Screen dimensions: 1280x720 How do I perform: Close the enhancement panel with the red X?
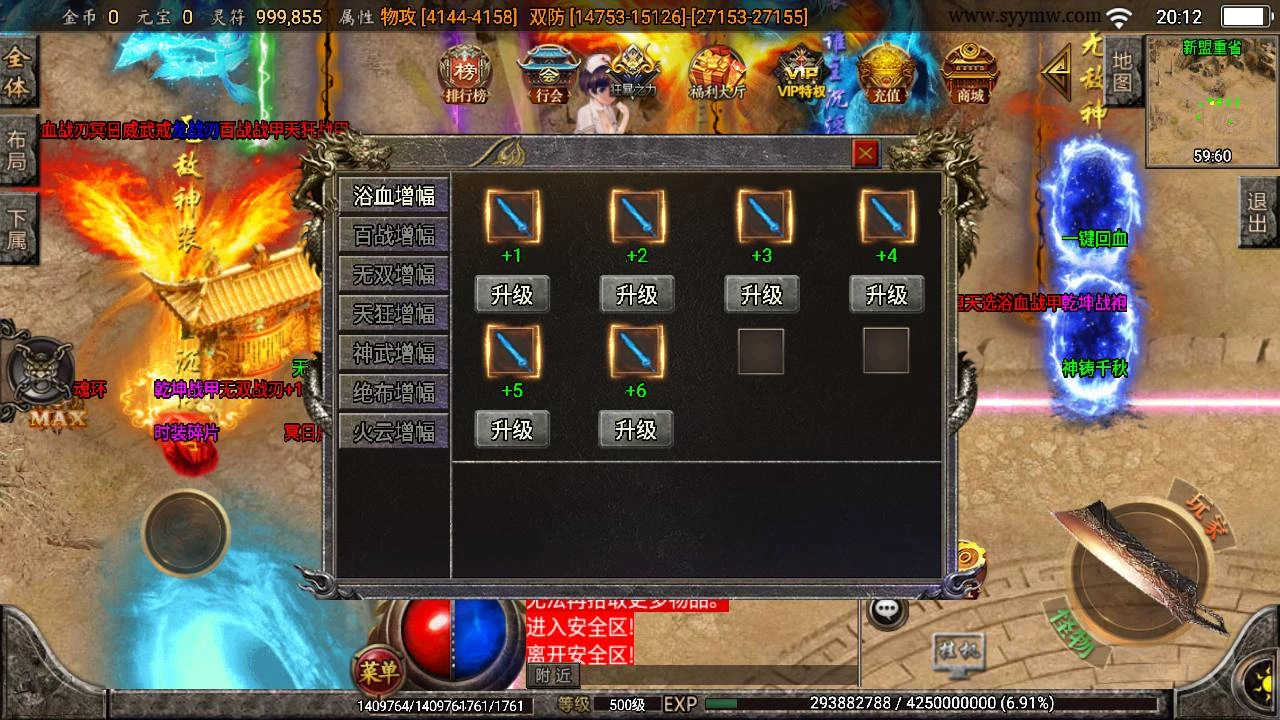click(x=865, y=153)
